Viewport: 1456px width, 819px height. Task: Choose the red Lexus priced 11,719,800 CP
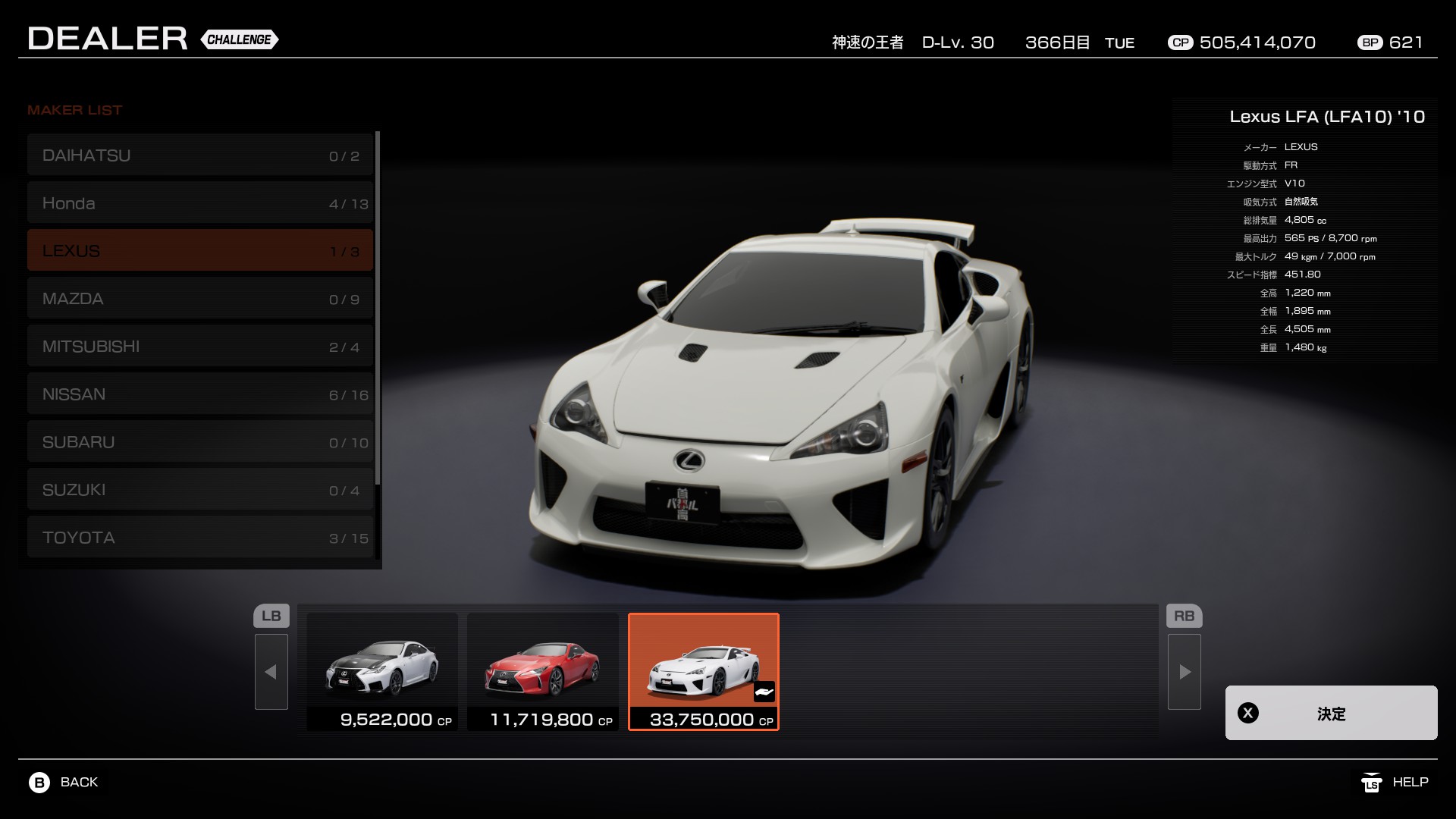coord(543,671)
